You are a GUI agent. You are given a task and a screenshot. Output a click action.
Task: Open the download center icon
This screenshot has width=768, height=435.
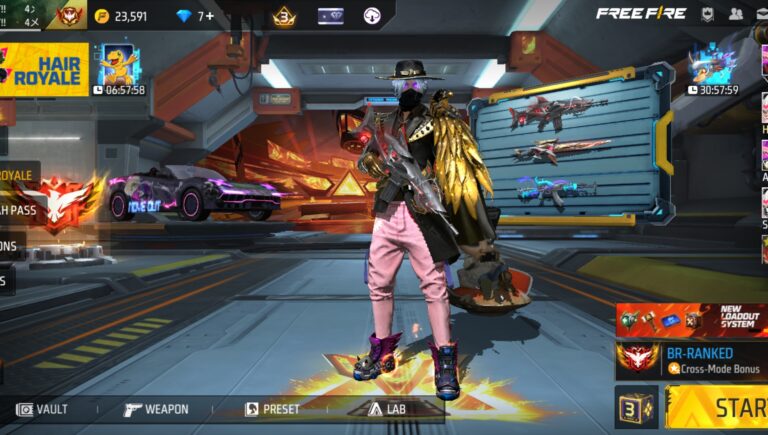[372, 16]
